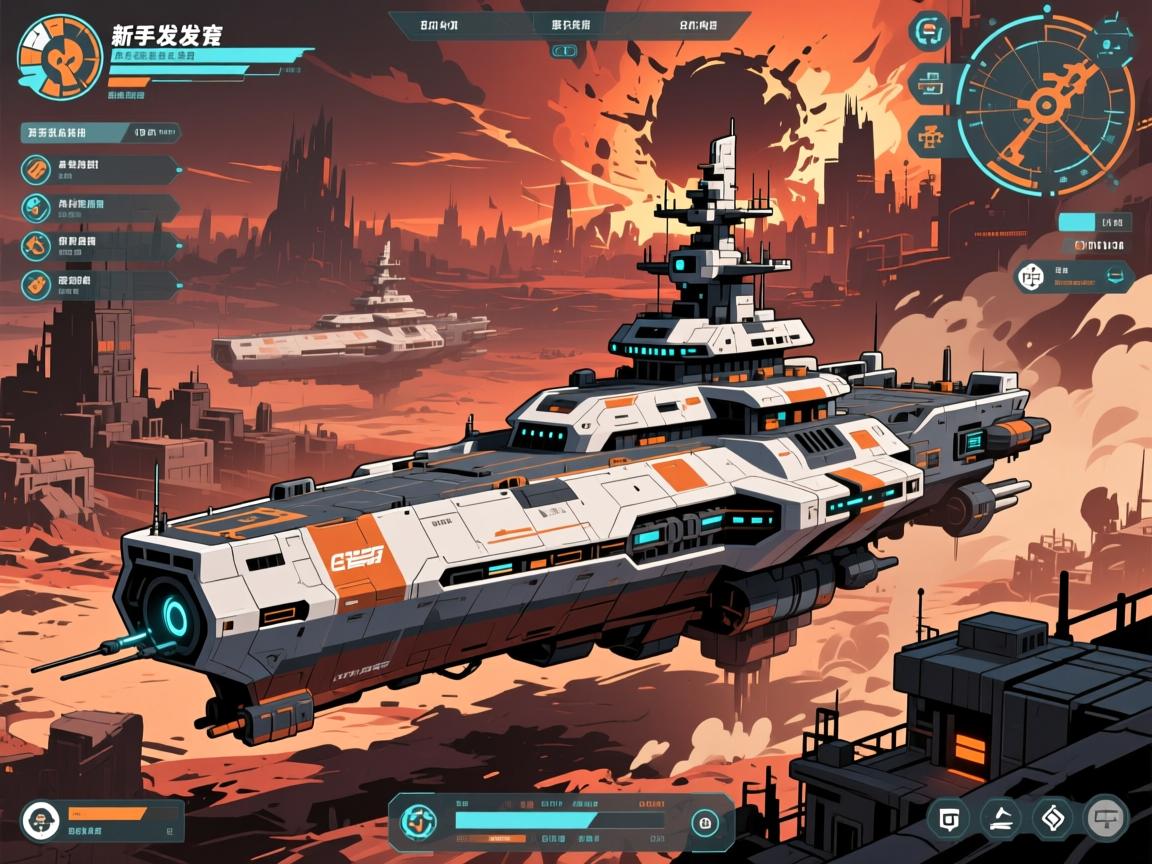Open the shield icon button
Viewport: 1152px width, 864px height.
coord(948,818)
